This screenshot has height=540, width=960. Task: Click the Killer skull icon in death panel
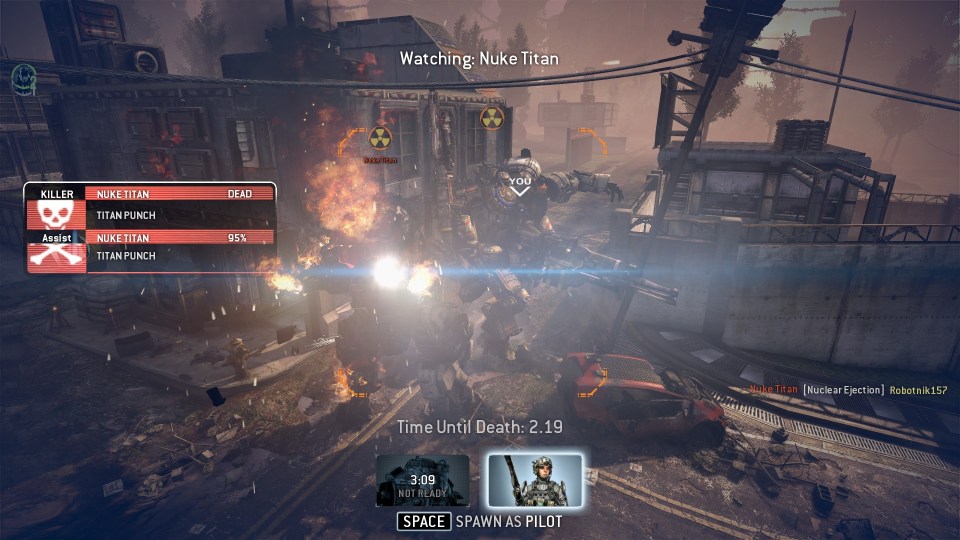point(57,213)
